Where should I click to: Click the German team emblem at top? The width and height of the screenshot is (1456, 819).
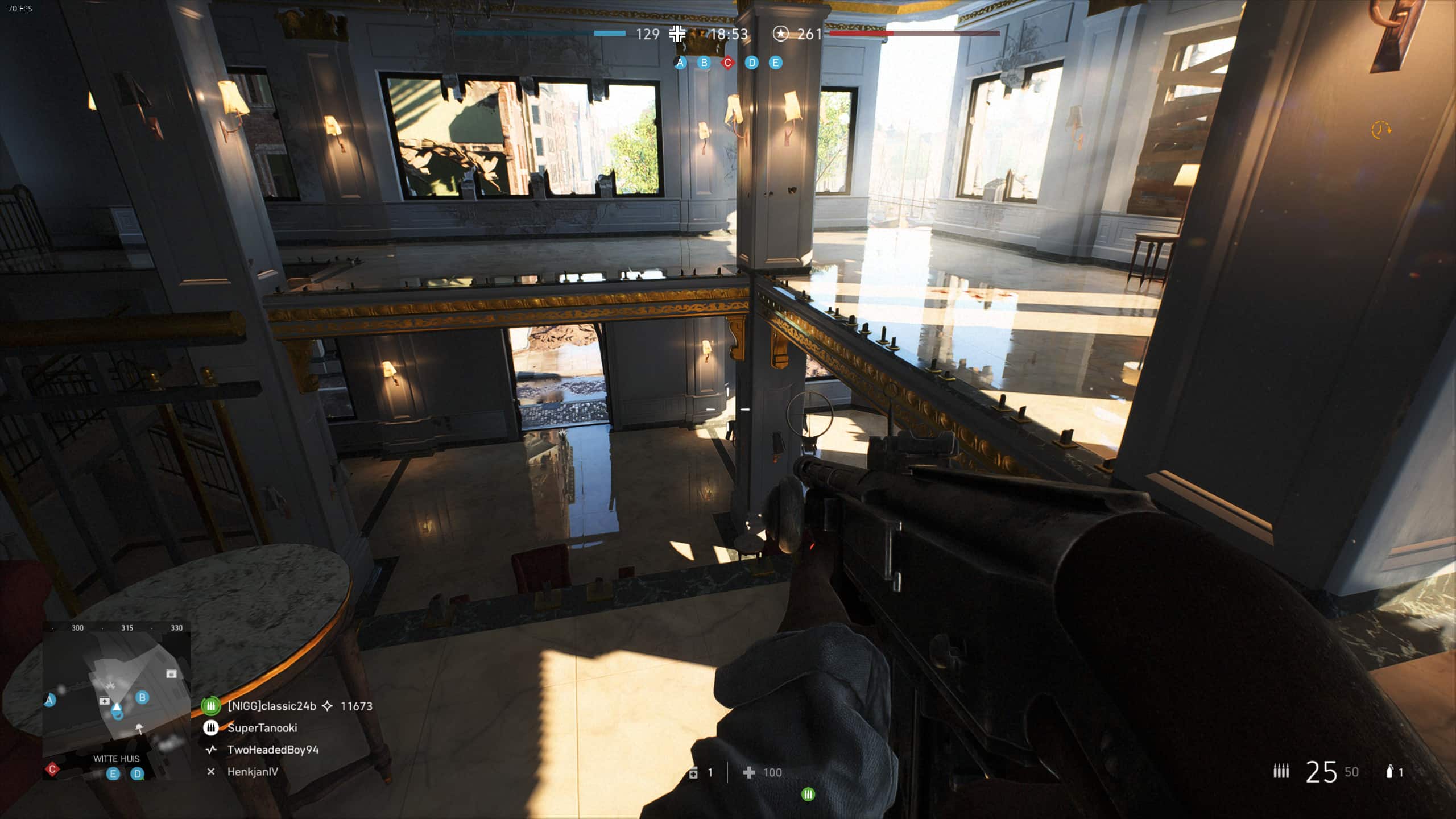point(677,34)
